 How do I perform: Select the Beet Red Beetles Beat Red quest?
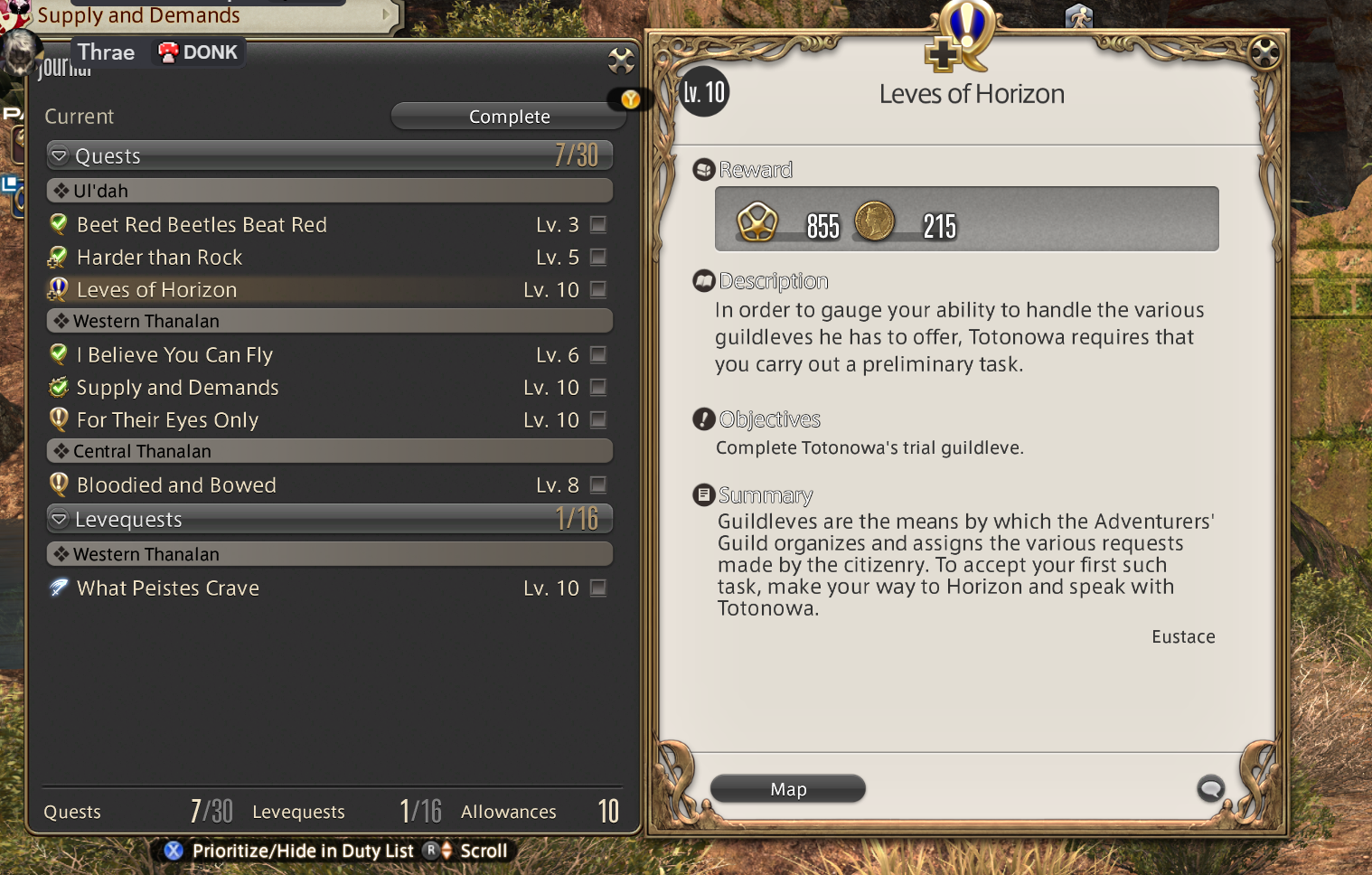pos(202,225)
